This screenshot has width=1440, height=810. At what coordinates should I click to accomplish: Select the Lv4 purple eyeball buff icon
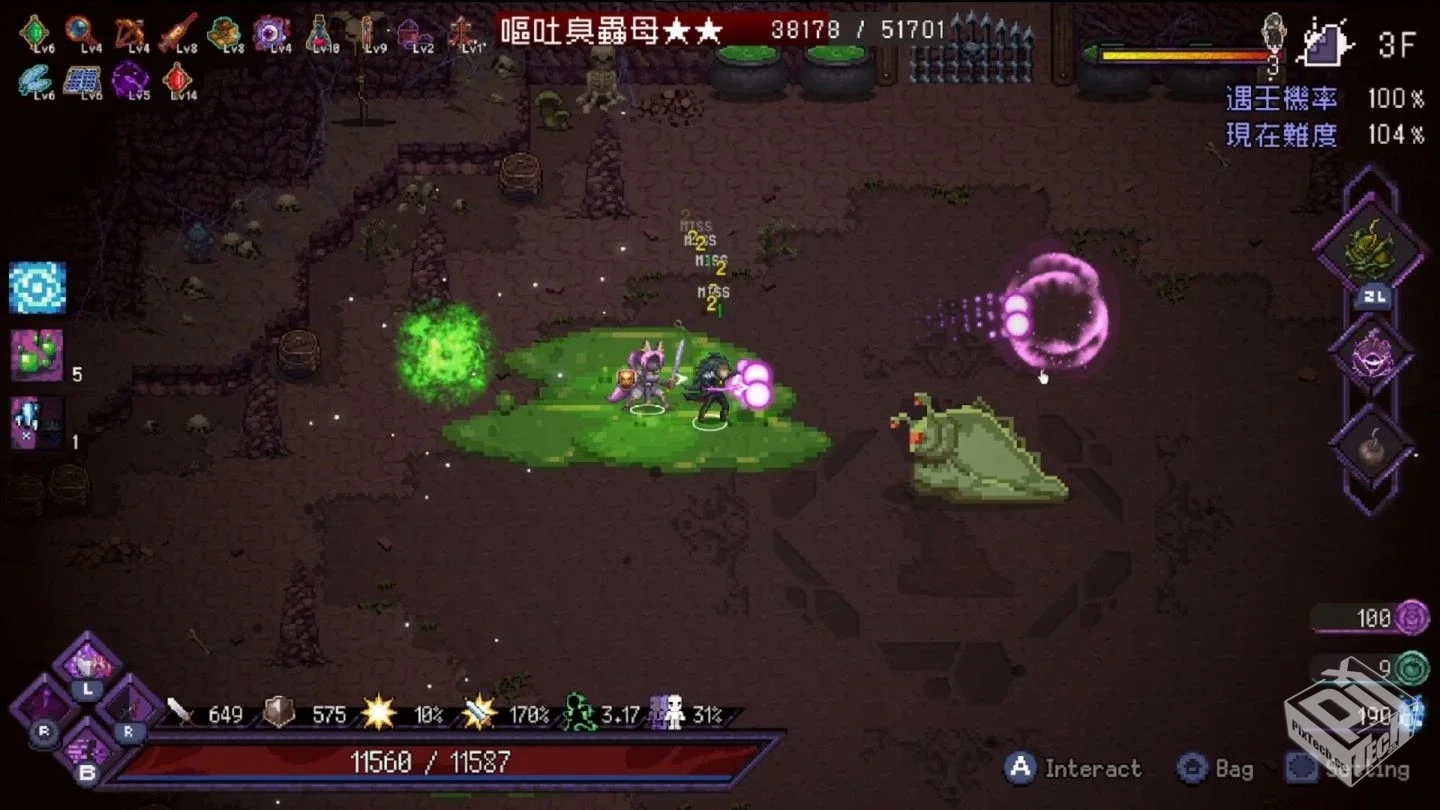tap(270, 30)
